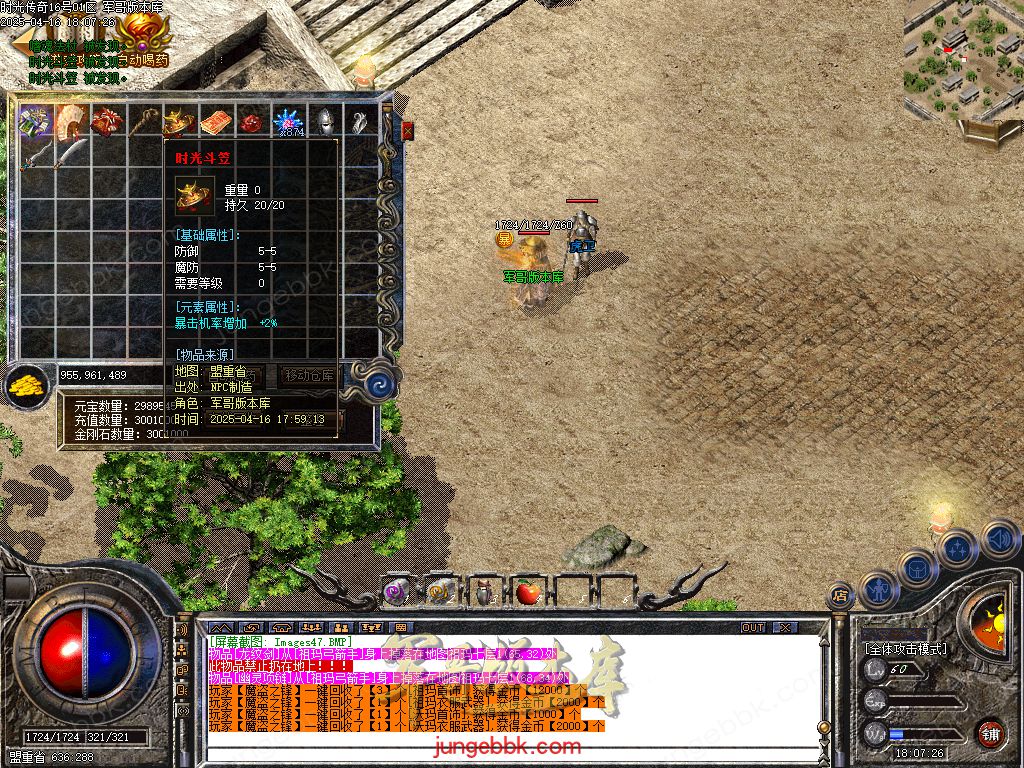Image resolution: width=1024 pixels, height=768 pixels.
Task: Click the gold ingot pile icon
Action: coord(27,386)
